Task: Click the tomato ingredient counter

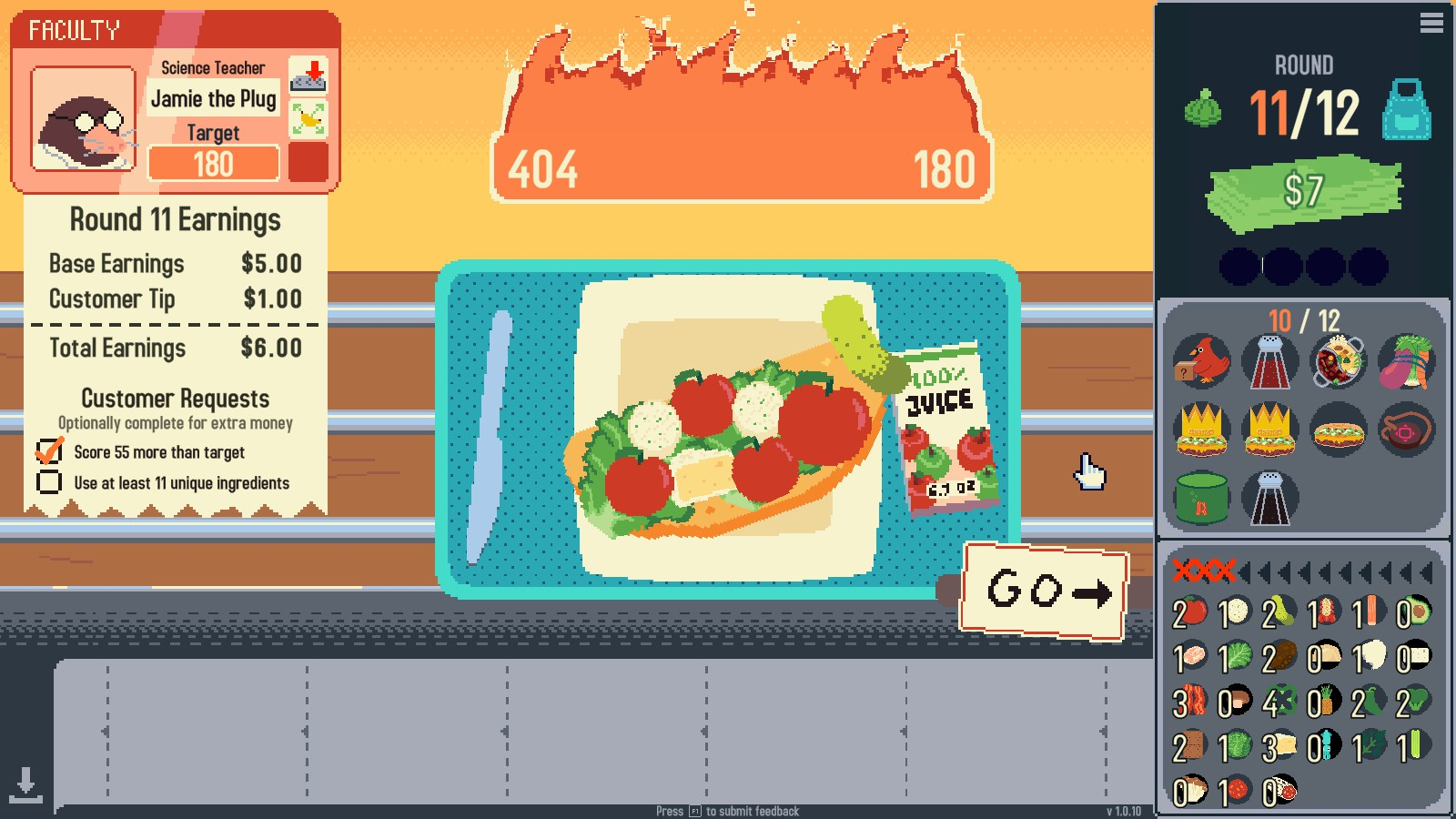Action: (1189, 612)
